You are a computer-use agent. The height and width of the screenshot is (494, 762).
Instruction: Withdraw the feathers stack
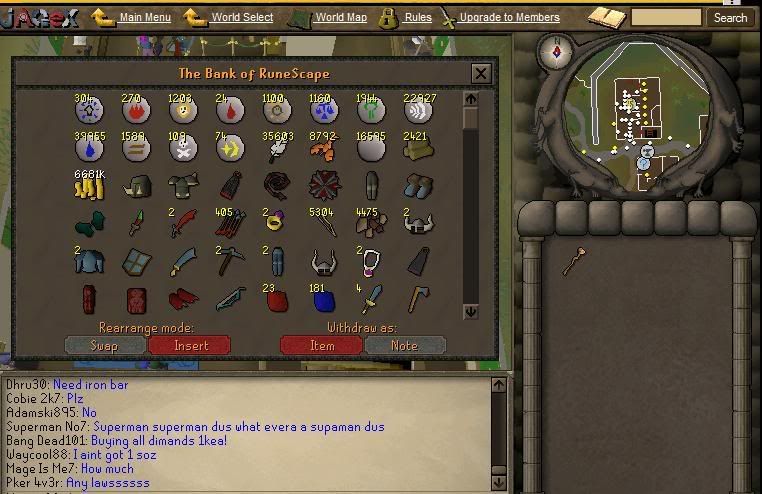(x=277, y=149)
